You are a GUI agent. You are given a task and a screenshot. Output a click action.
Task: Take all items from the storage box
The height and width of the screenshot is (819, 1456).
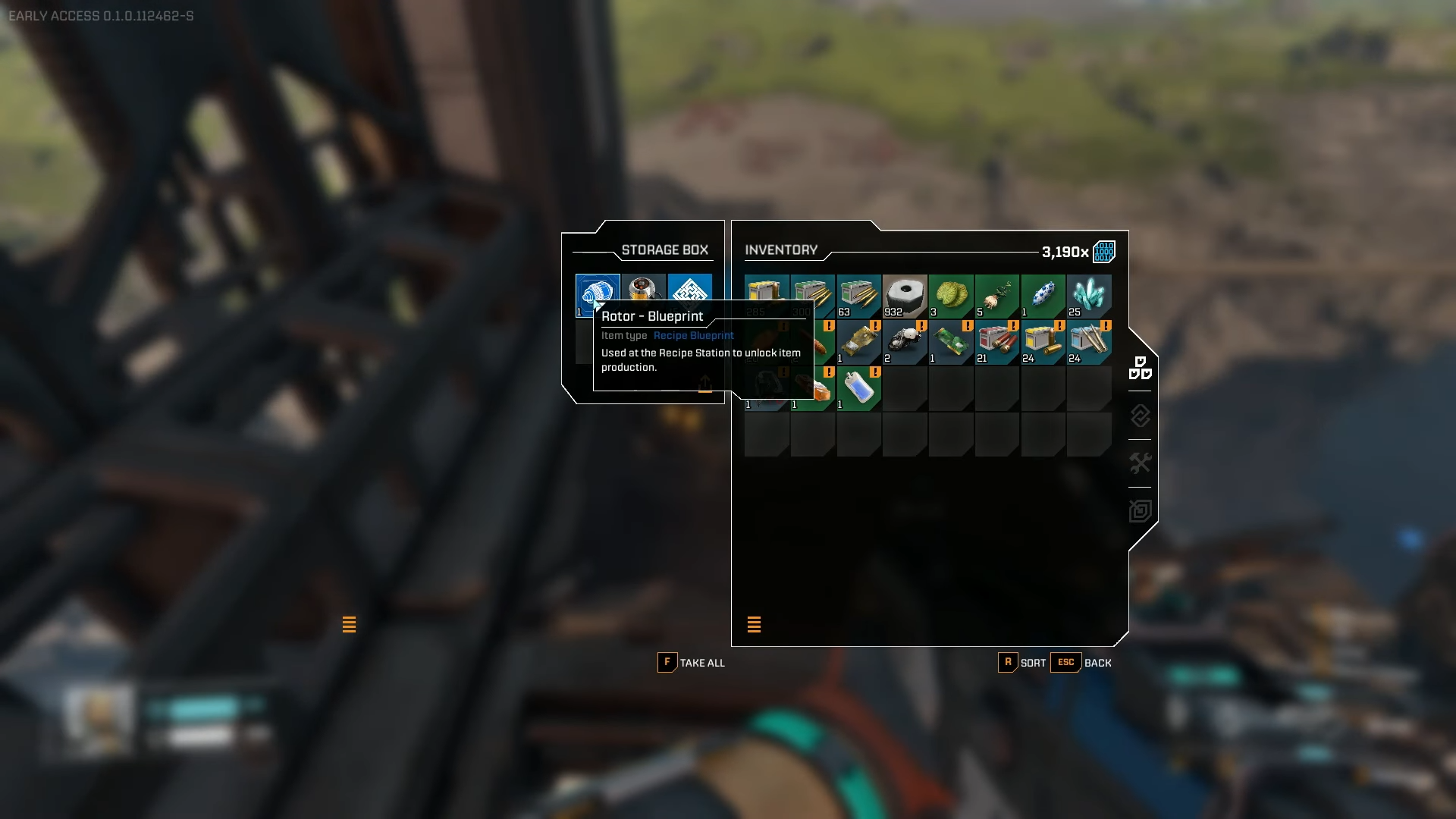691,663
